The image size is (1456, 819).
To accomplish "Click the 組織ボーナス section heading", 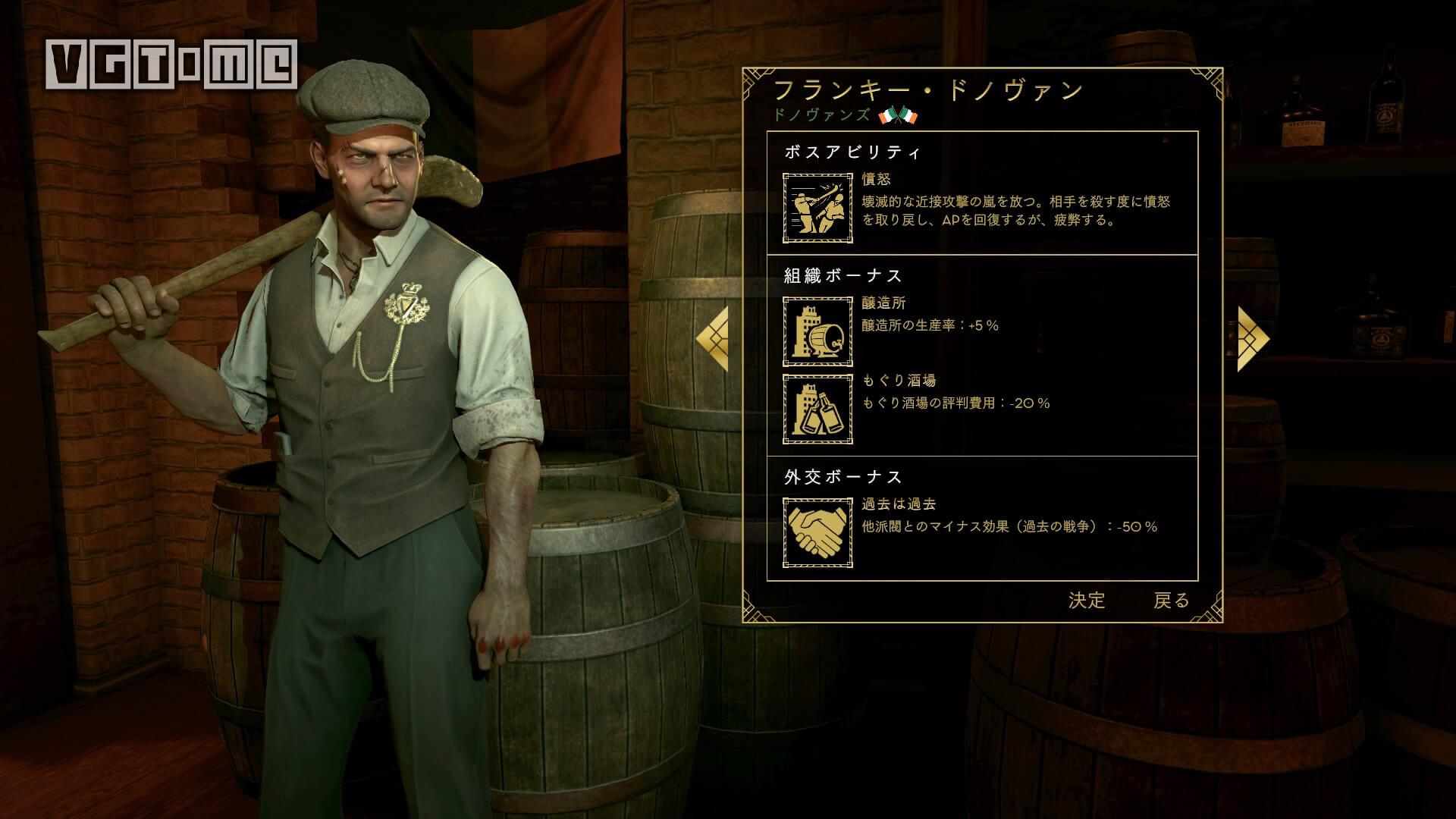I will 840,276.
